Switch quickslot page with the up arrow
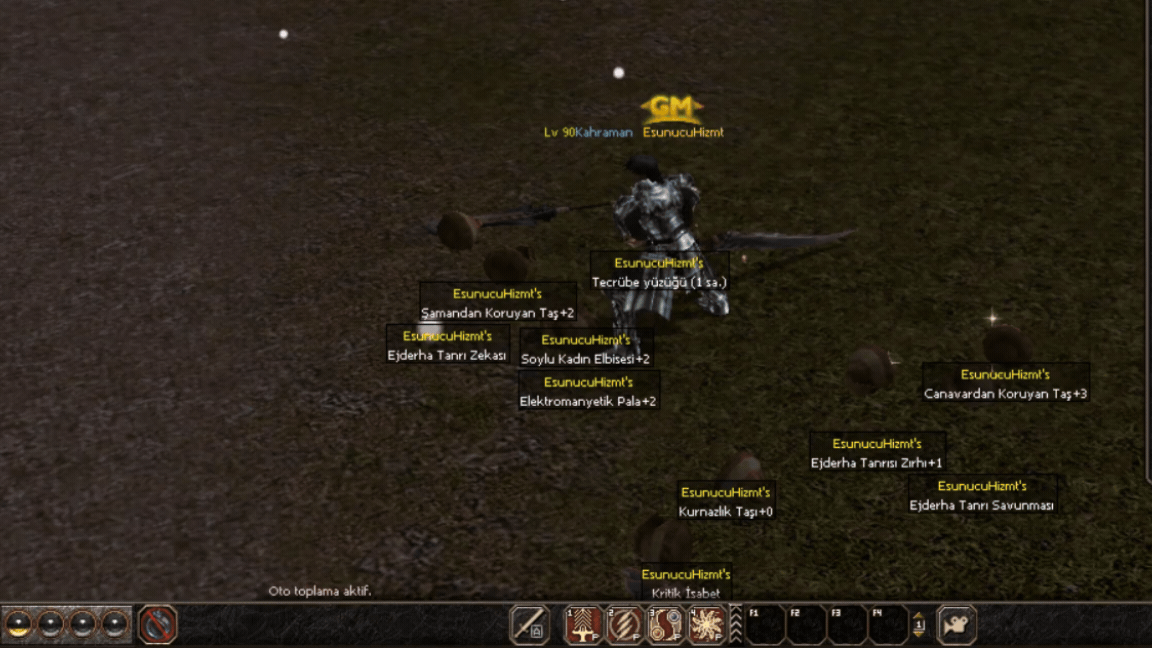1152x648 pixels. pos(918,615)
